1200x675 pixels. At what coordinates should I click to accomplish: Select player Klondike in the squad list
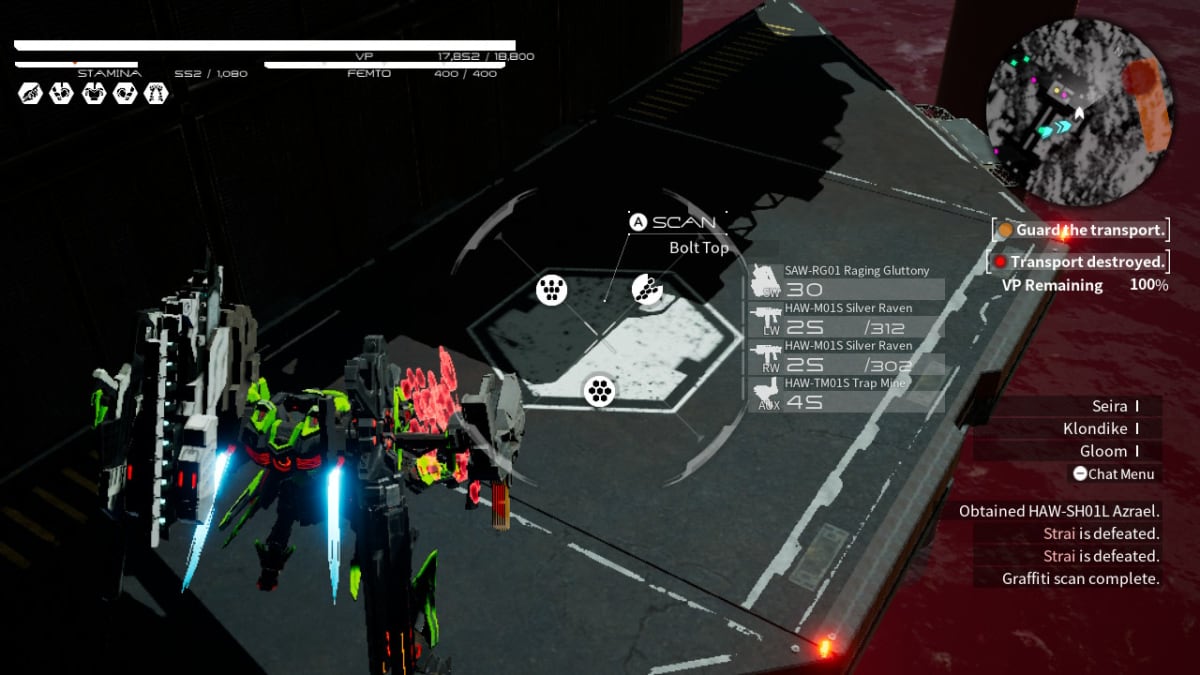[1100, 428]
